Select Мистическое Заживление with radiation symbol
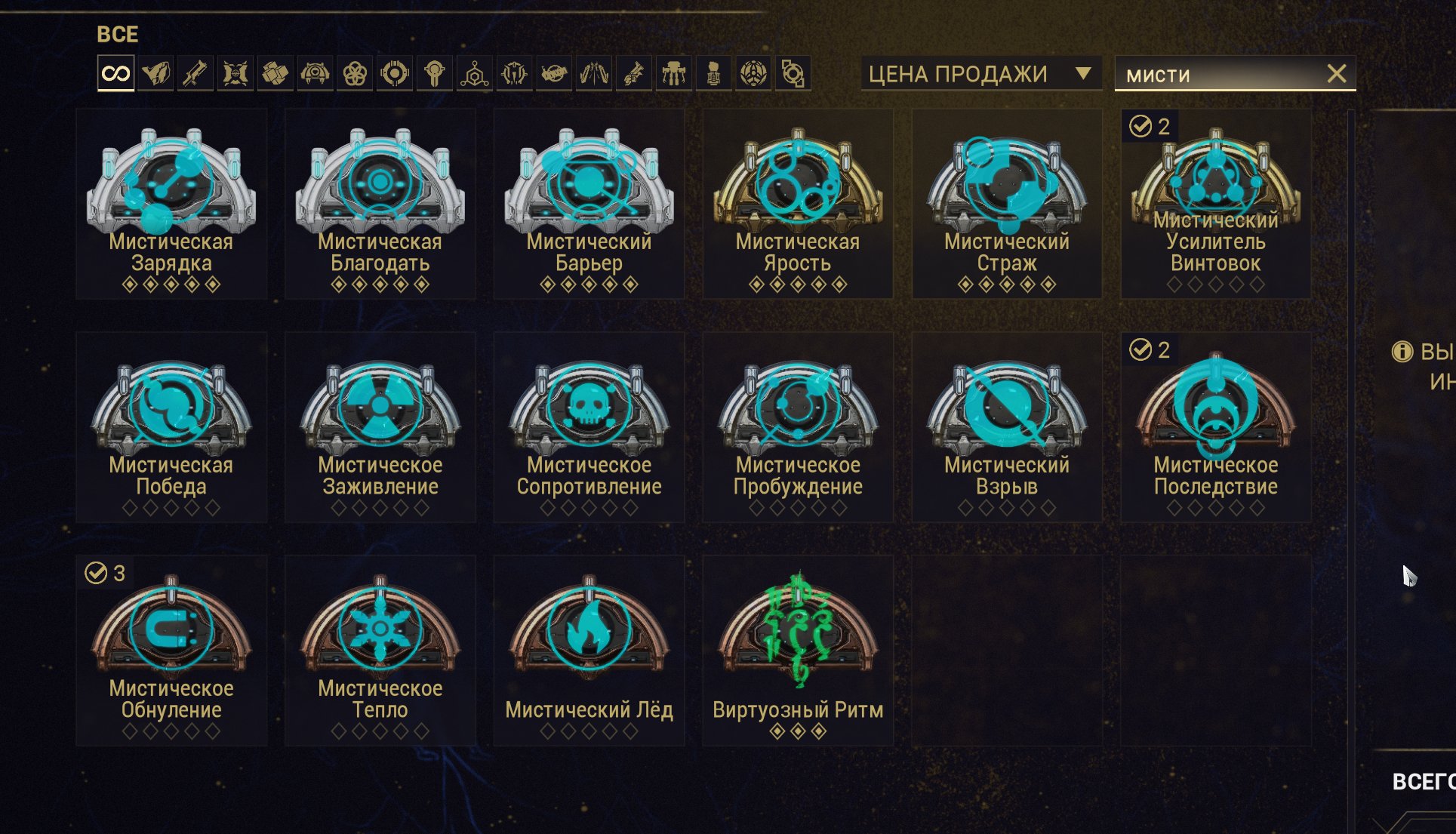 pyautogui.click(x=380, y=427)
